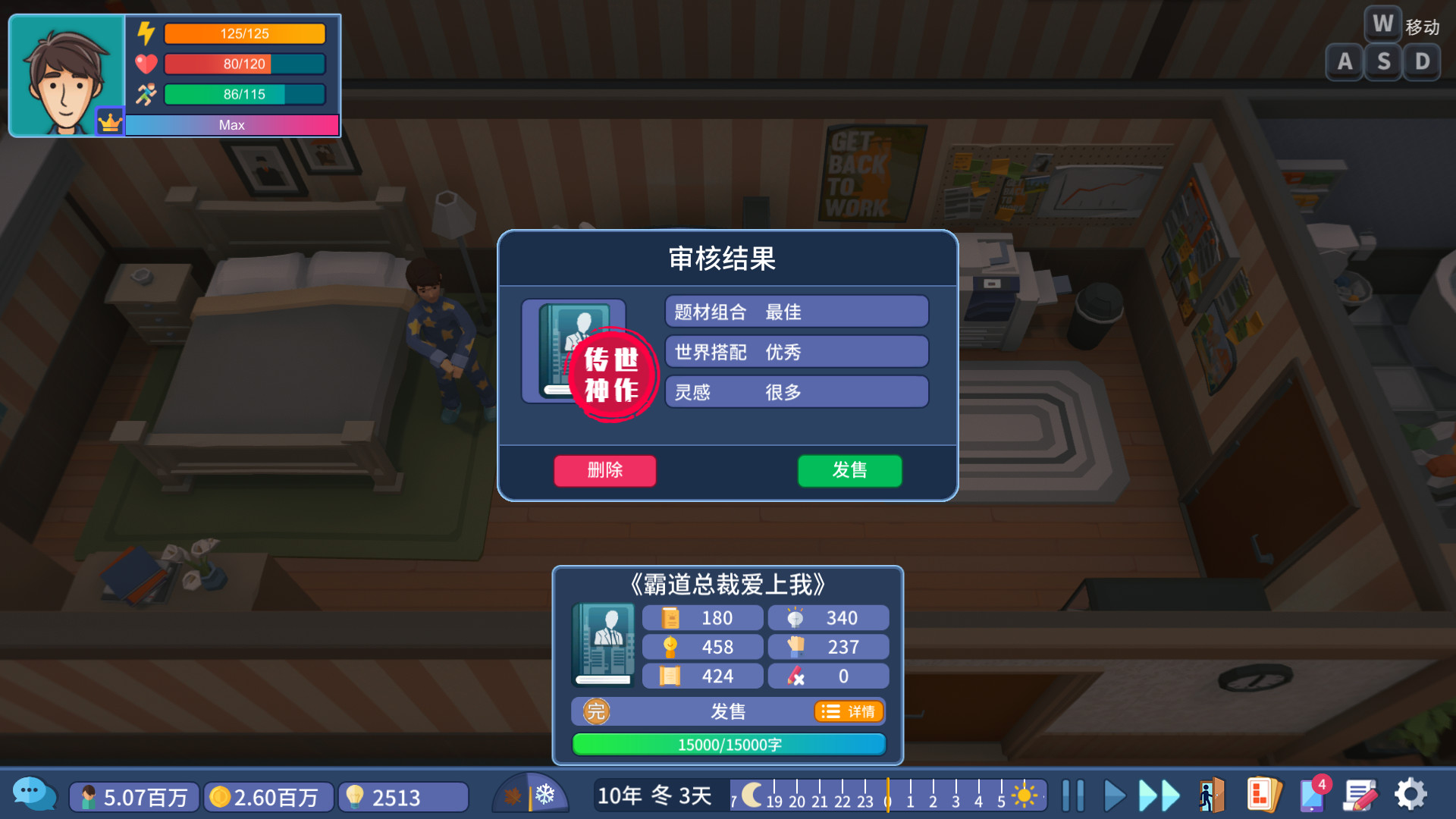Select hour 21 on the day timeline
The width and height of the screenshot is (1456, 819).
[x=820, y=802]
